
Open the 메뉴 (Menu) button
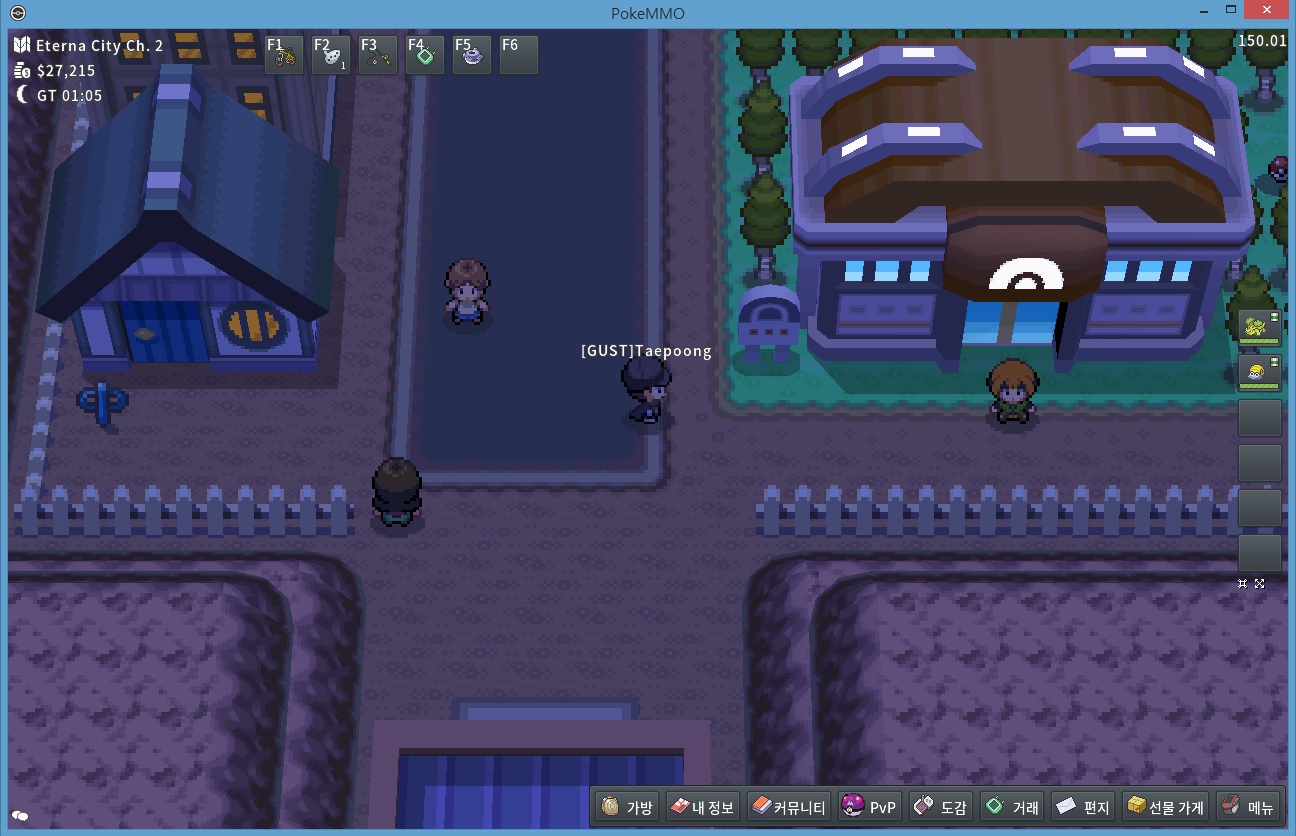click(1247, 807)
